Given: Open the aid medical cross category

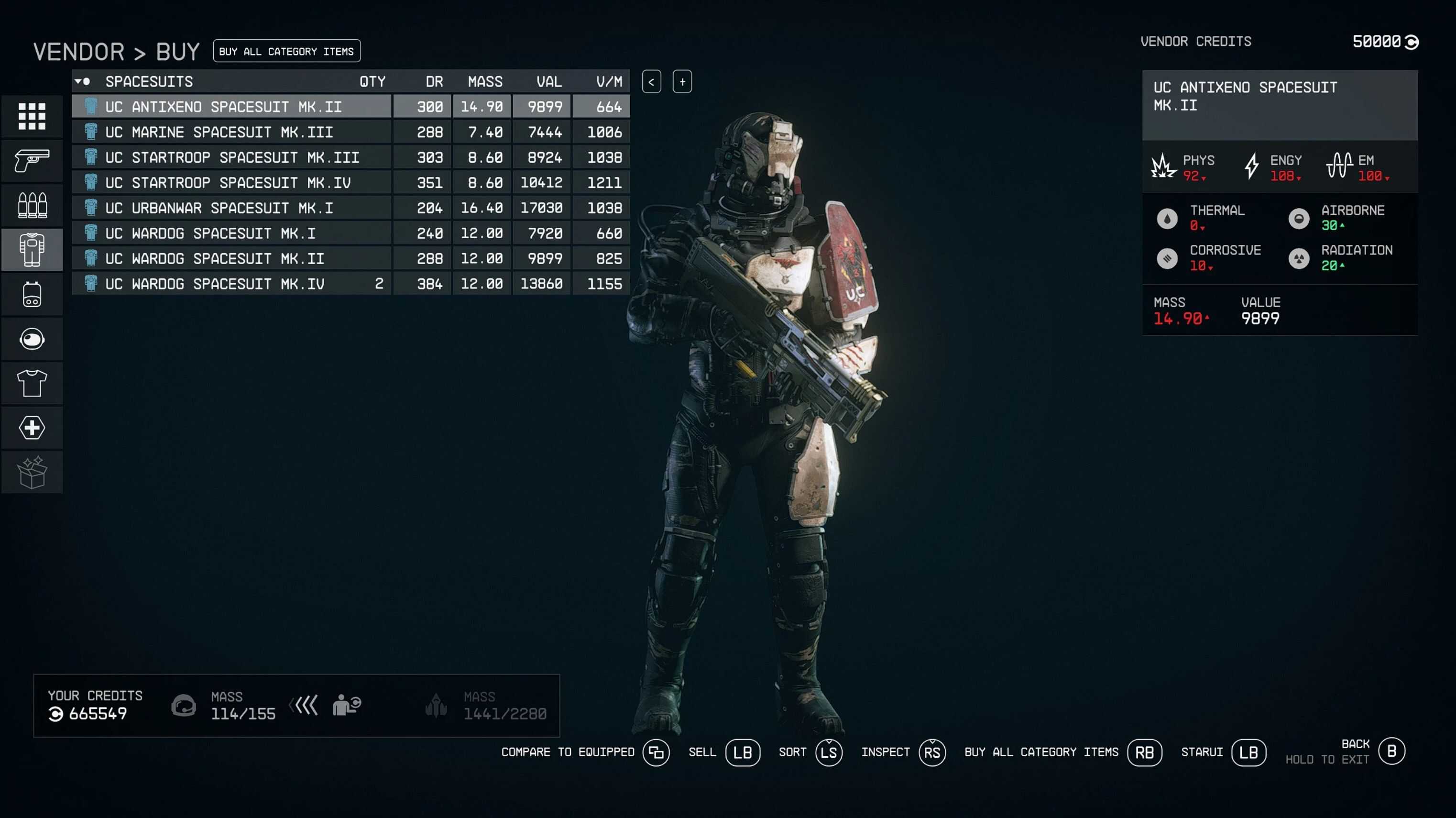Looking at the screenshot, I should (x=32, y=428).
